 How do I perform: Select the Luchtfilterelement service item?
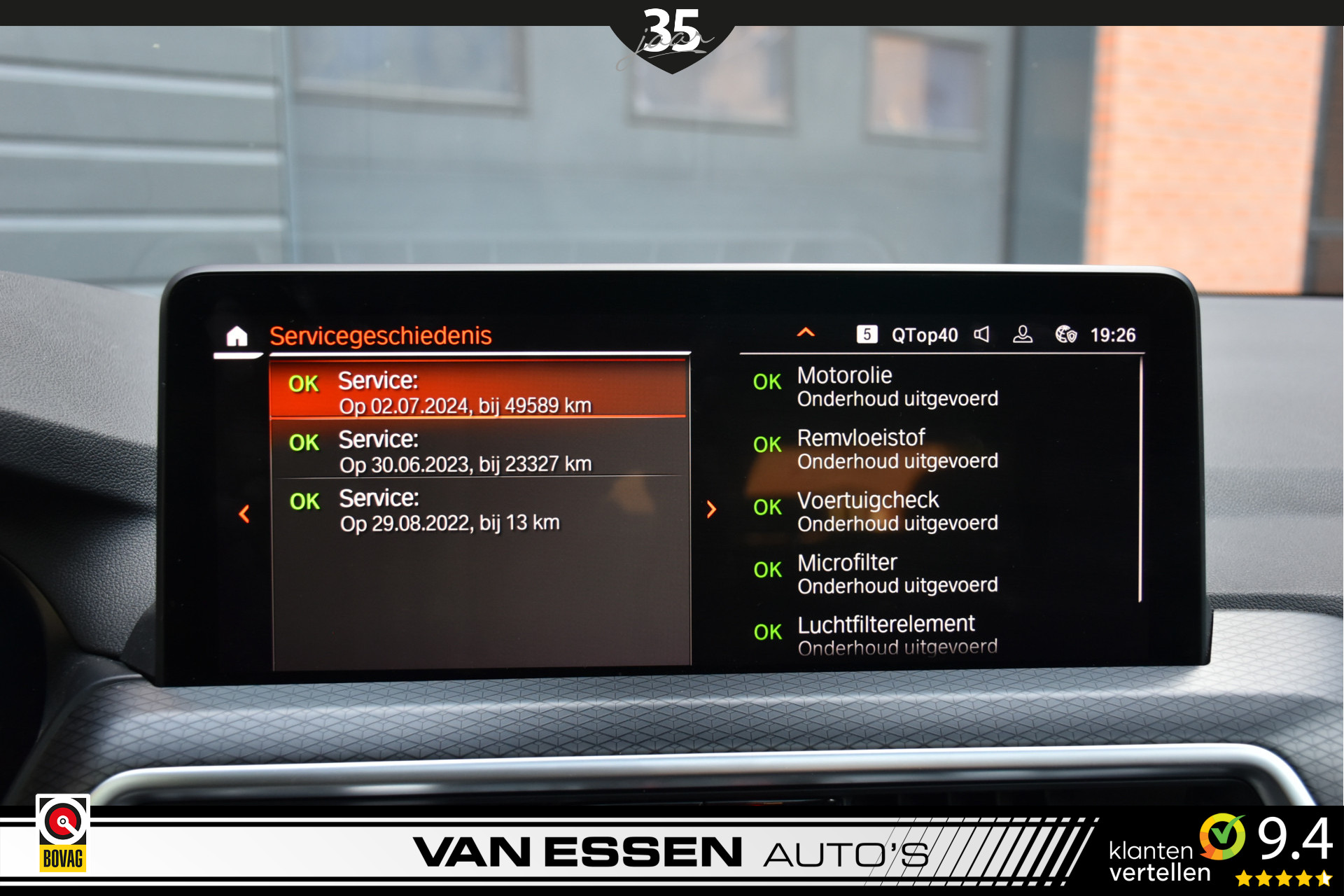point(896,635)
